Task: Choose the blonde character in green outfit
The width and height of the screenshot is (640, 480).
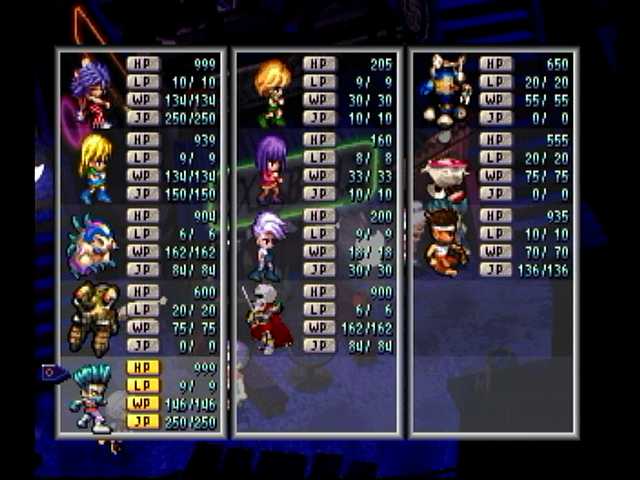Action: (x=98, y=167)
